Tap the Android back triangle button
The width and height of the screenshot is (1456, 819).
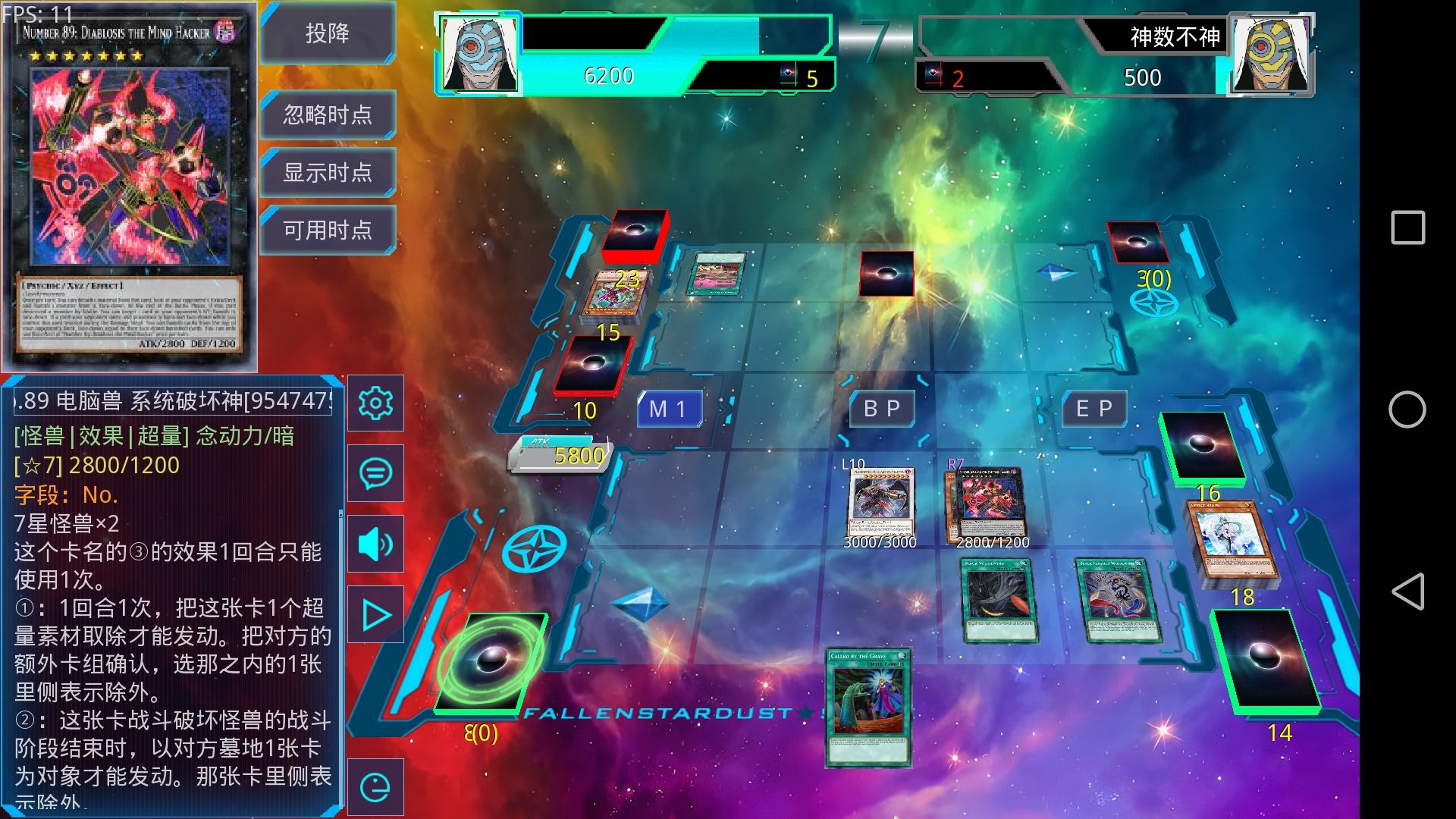coord(1407,591)
